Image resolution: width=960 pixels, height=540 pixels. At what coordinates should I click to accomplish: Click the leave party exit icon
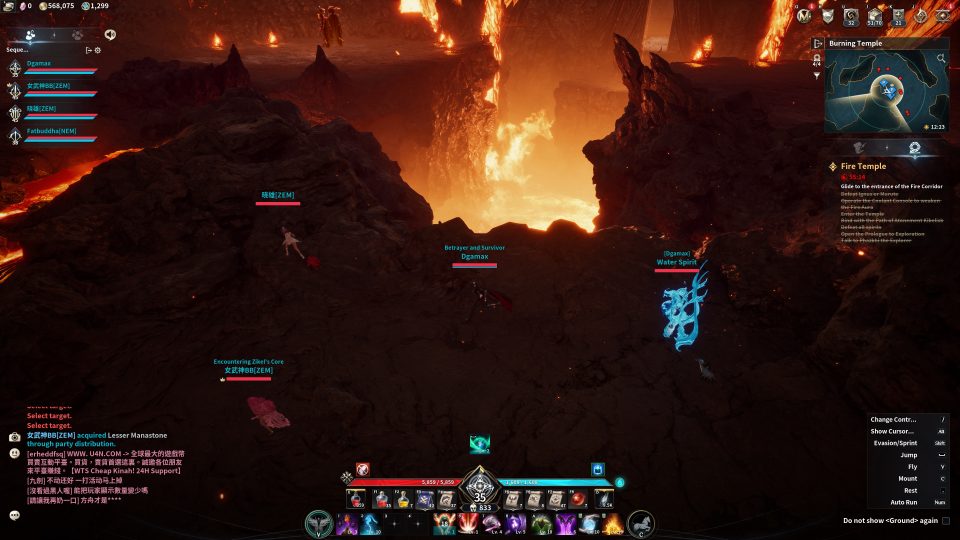click(x=88, y=50)
